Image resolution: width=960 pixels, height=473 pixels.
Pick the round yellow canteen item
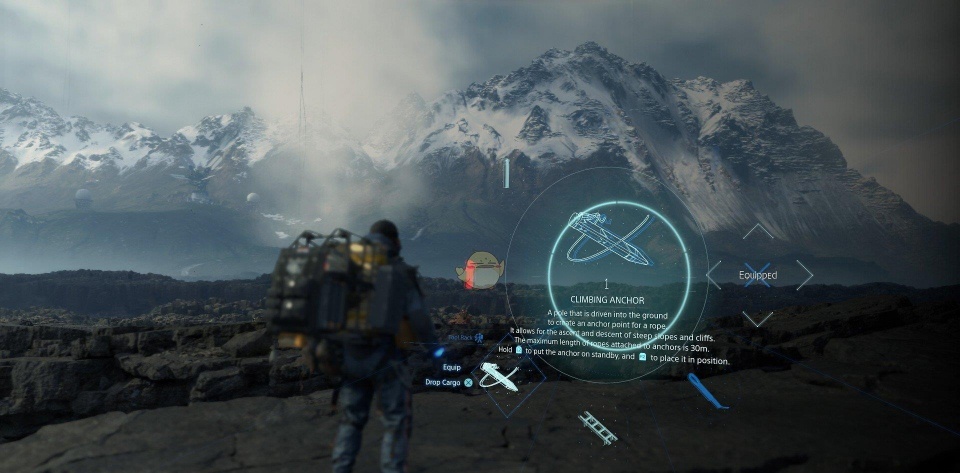click(483, 269)
